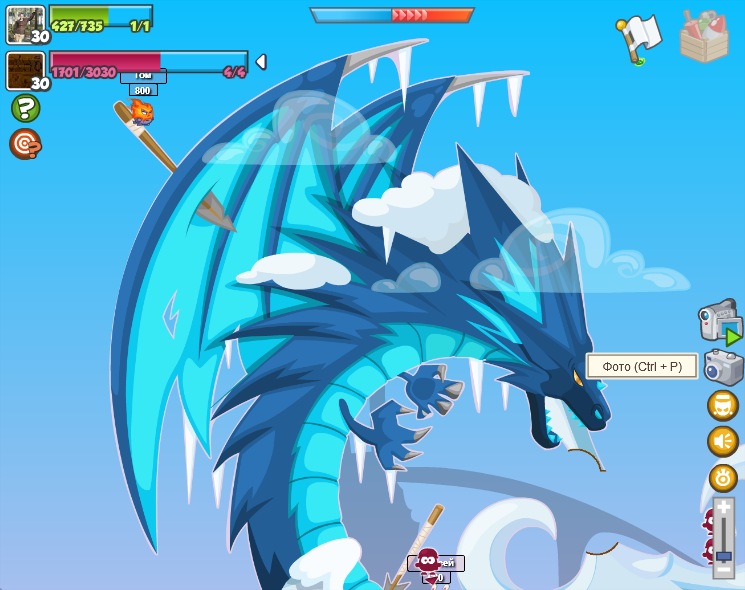The image size is (745, 590).
Task: Open the supply crate of items
Action: click(704, 37)
